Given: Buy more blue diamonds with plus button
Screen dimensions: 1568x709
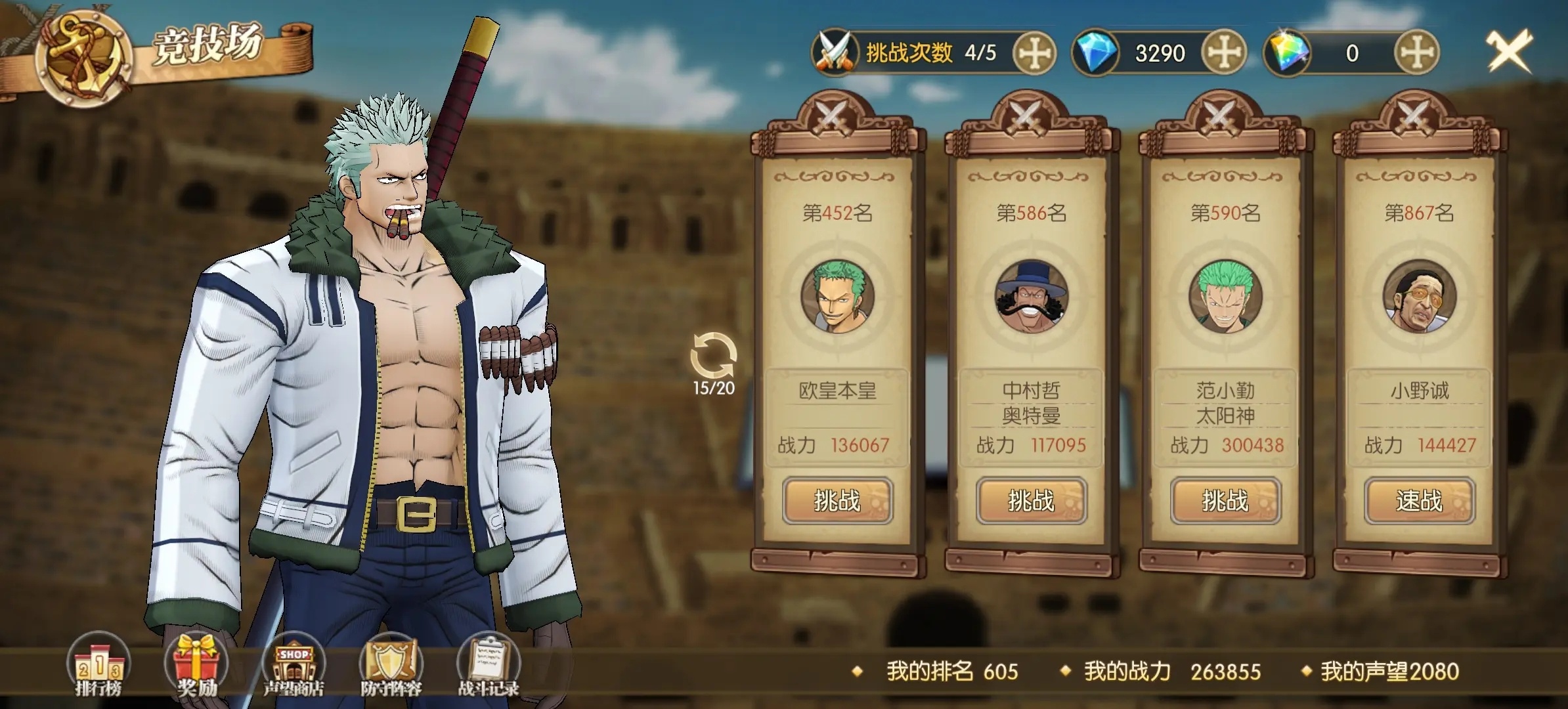Looking at the screenshot, I should tap(1224, 53).
